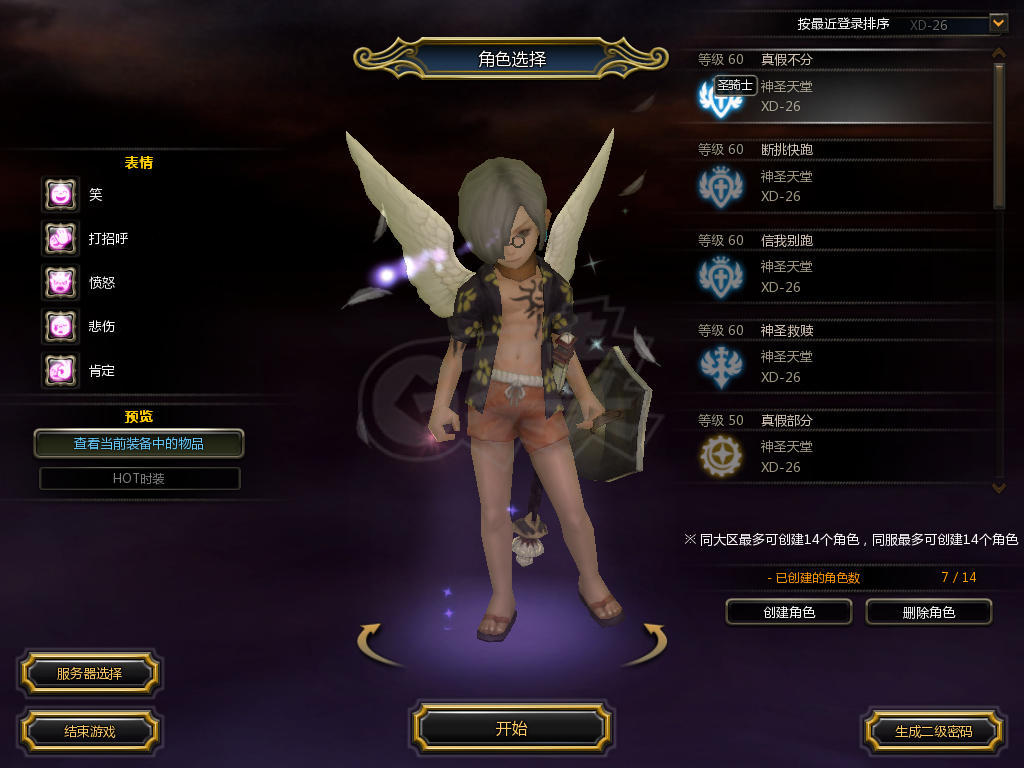Play the 愤怒 angry emote

[x=60, y=282]
